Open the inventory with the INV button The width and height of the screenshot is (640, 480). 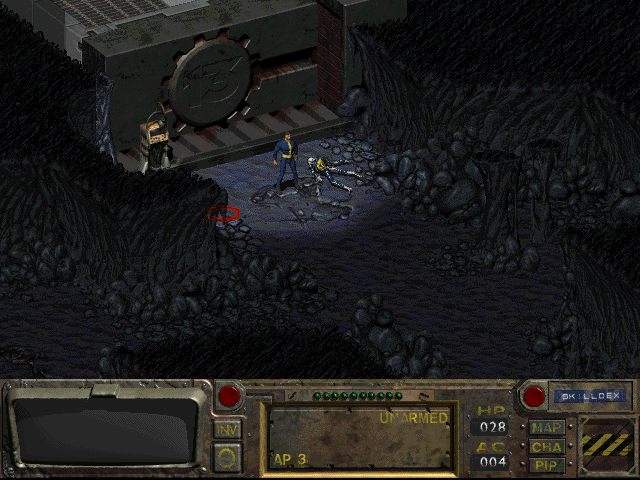tap(227, 429)
